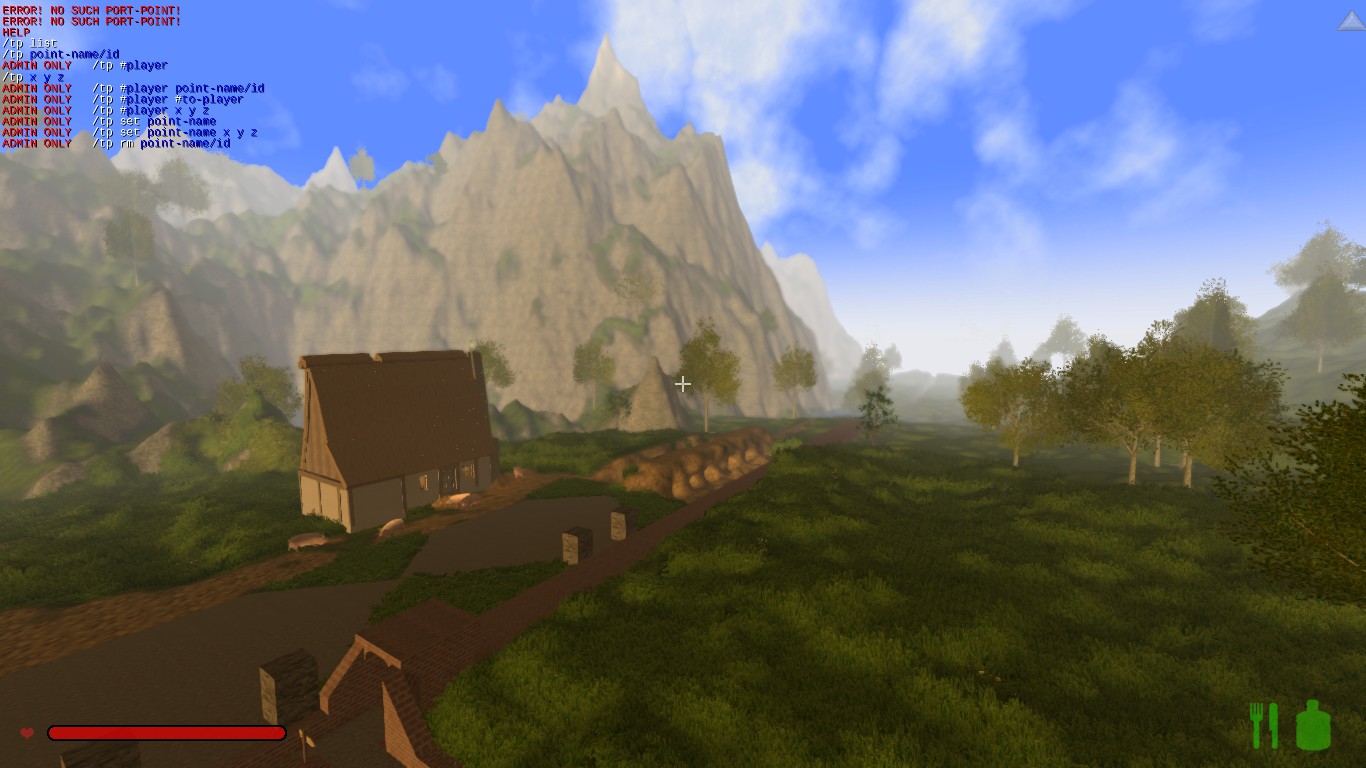Click the grey triangle arrow in the sky corner
Screen dimensions: 1366x768
click(x=1351, y=22)
